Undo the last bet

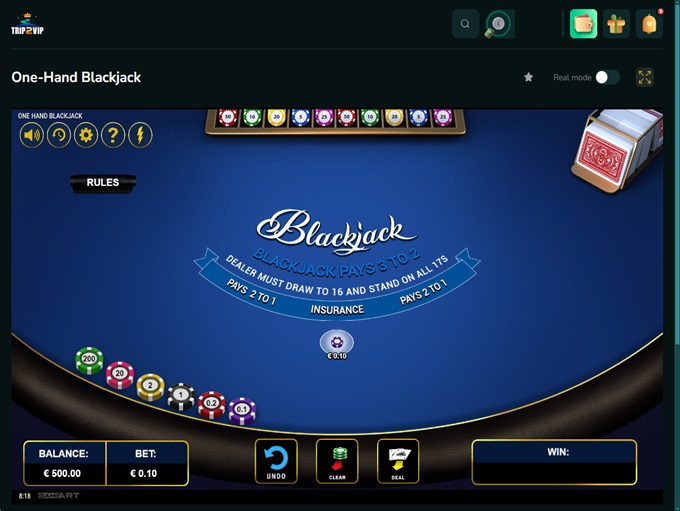[276, 461]
